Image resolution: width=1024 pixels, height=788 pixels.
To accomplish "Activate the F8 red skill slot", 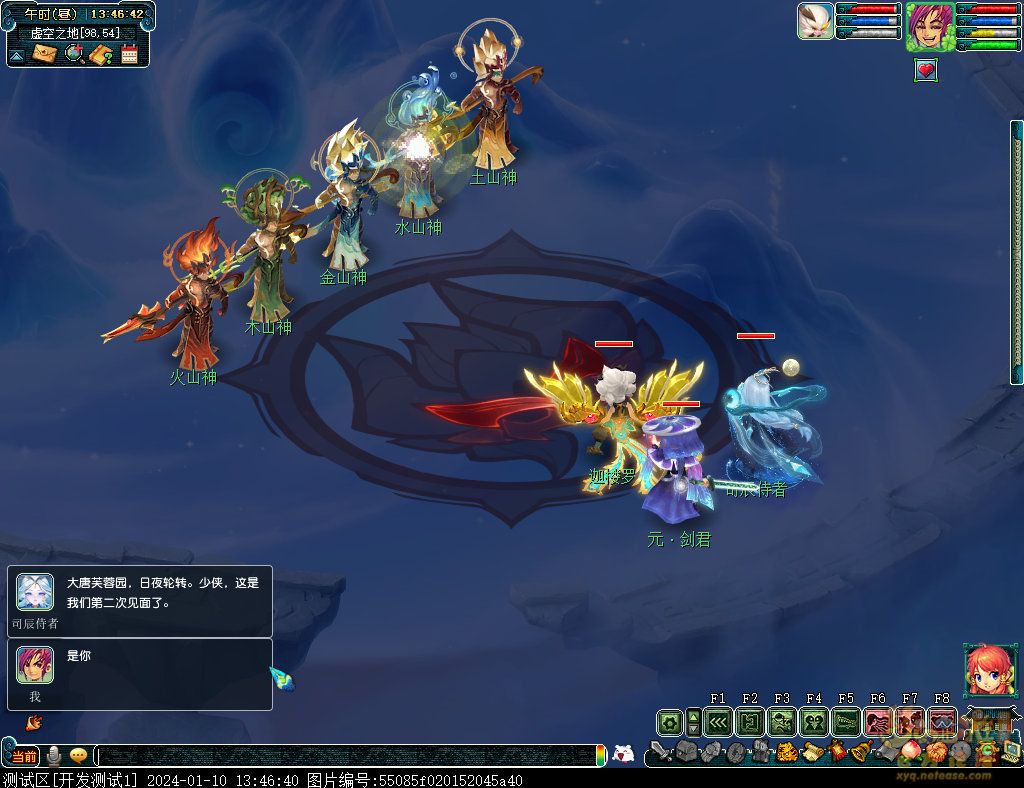I will pyautogui.click(x=942, y=722).
